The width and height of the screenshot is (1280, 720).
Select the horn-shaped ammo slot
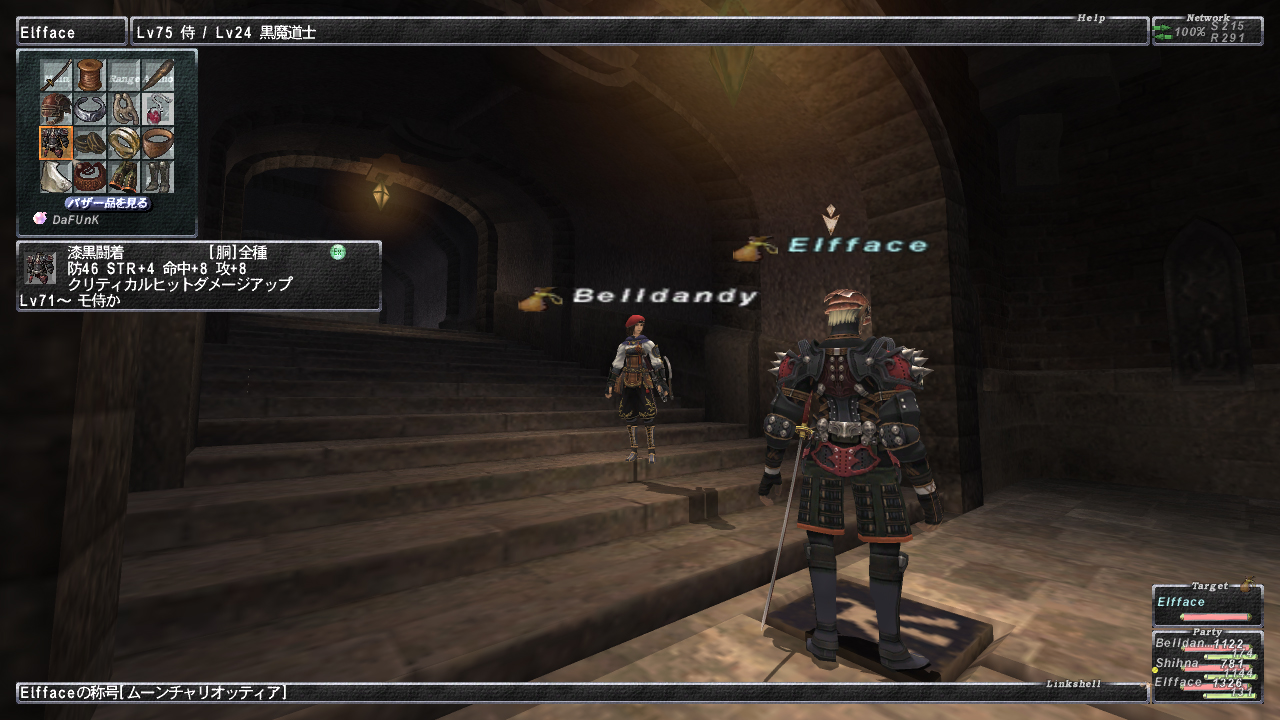(158, 75)
